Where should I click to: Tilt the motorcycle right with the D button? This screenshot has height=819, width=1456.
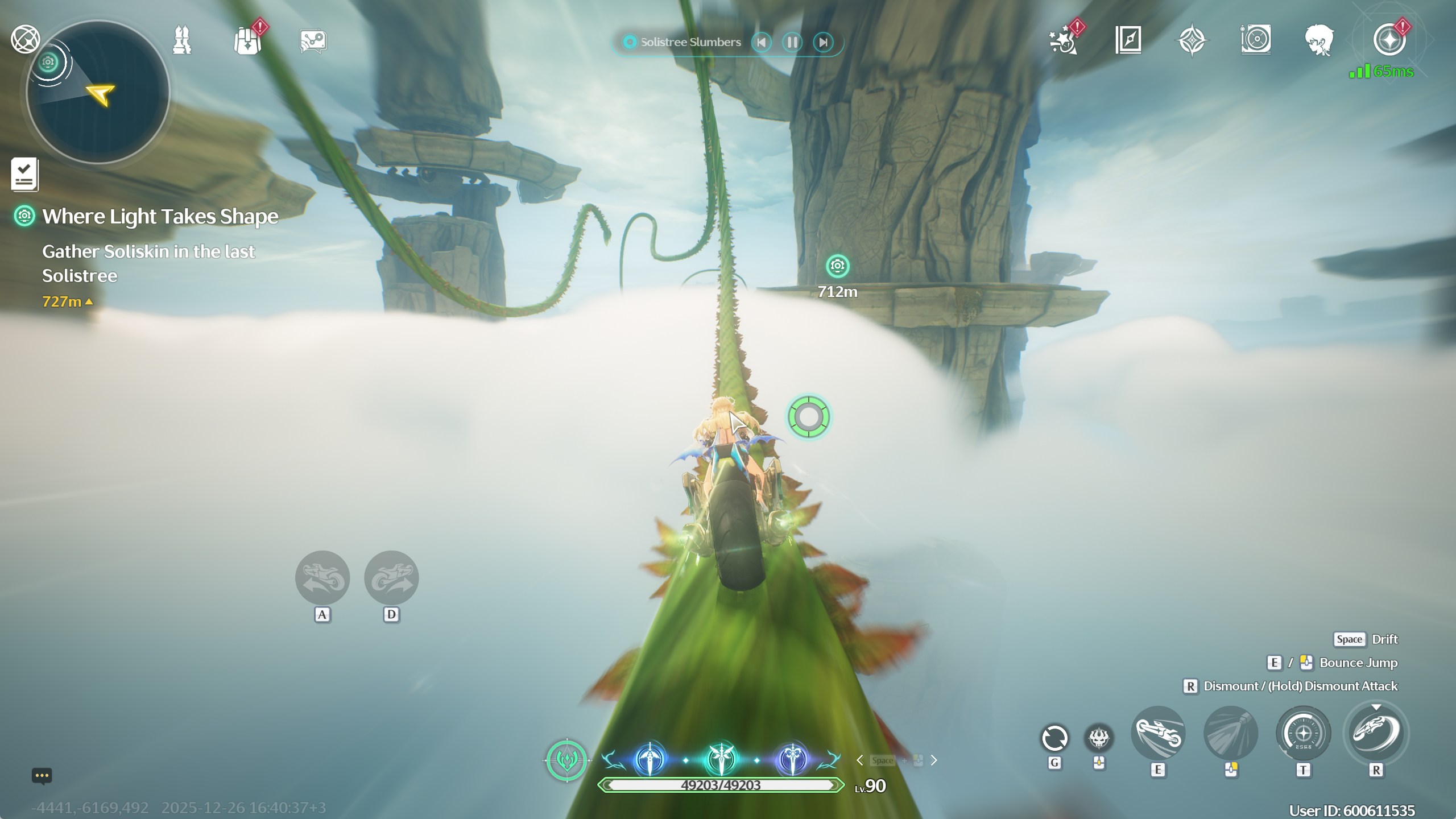391,578
